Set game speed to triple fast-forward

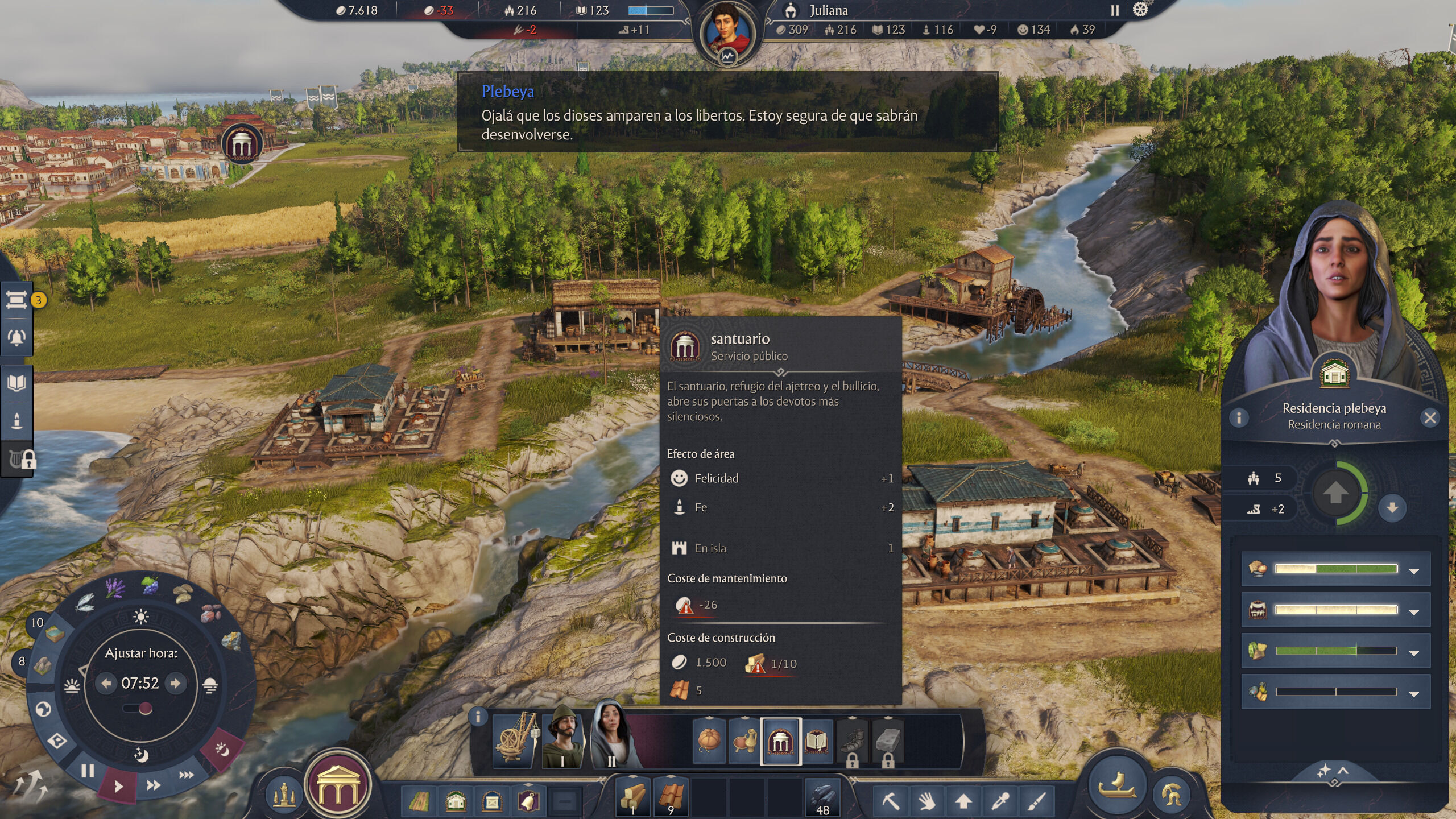coord(186,775)
